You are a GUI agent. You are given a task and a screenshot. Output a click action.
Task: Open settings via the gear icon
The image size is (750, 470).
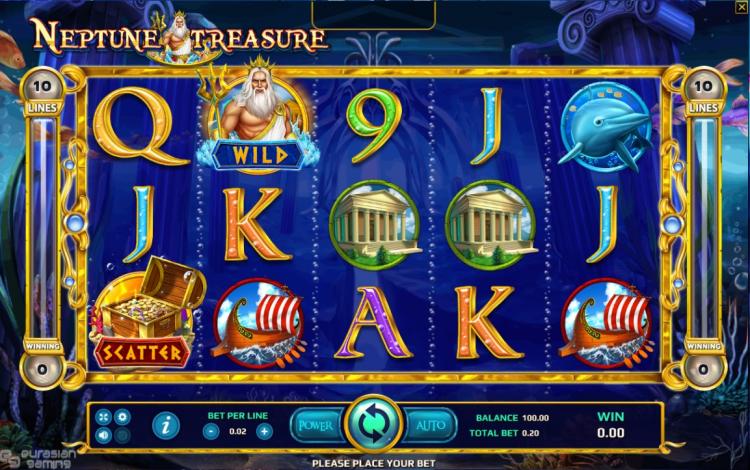pos(122,416)
